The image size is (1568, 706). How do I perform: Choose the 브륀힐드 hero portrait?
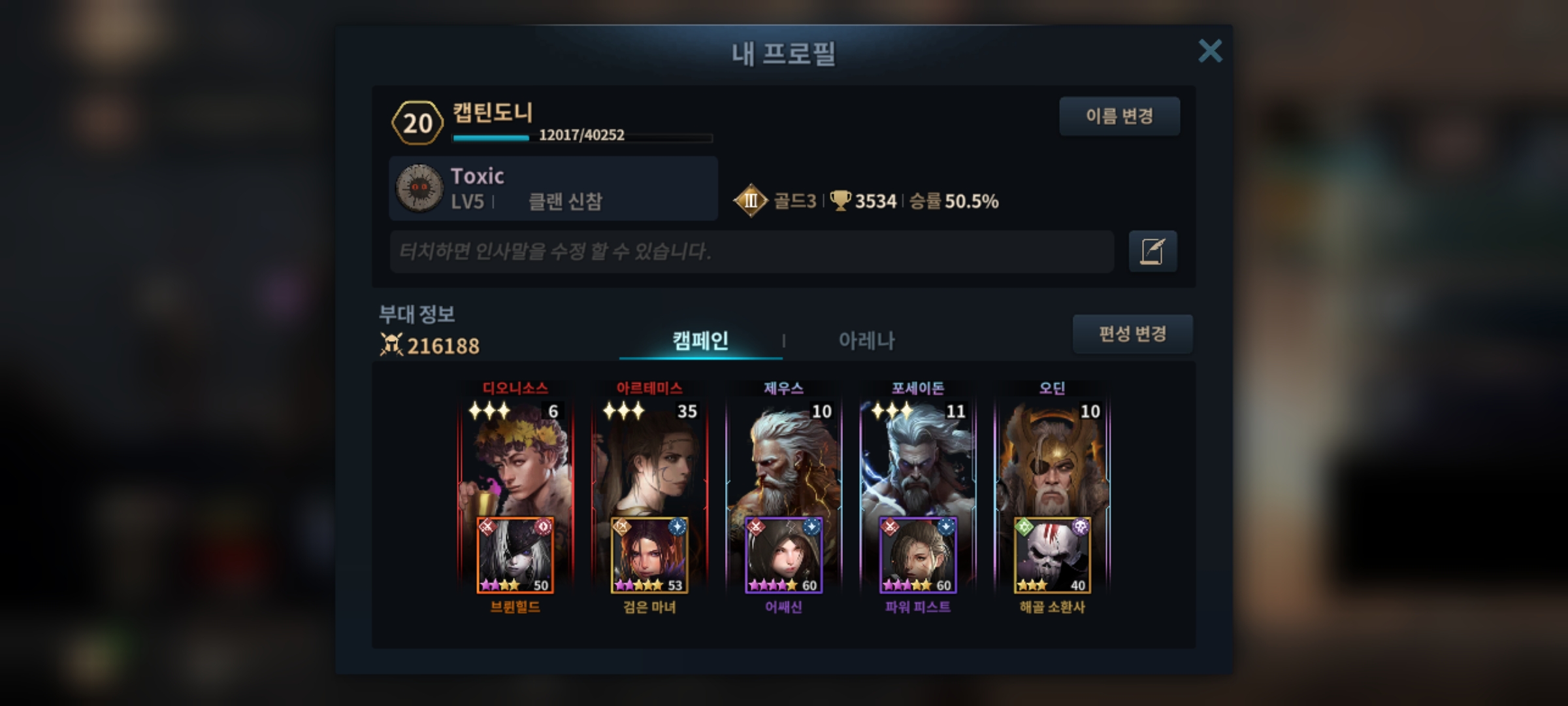[x=515, y=556]
